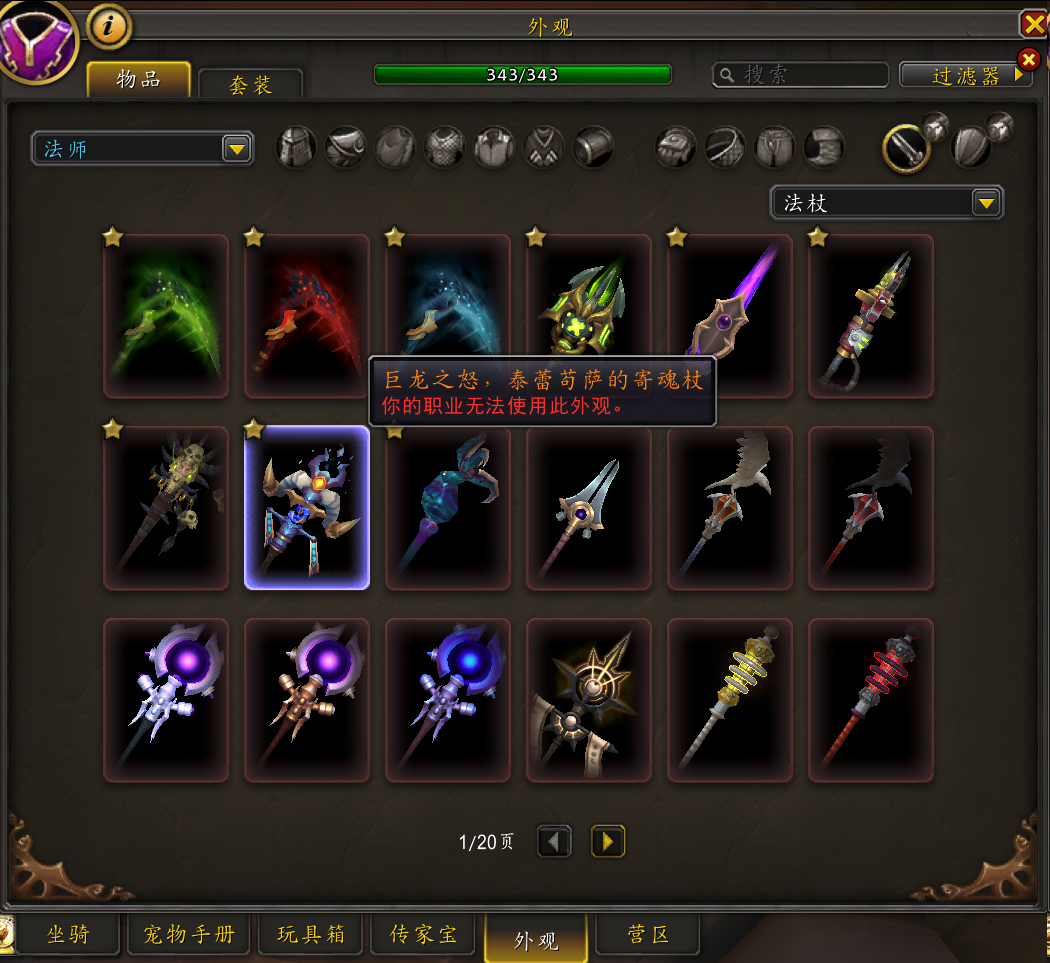1050x963 pixels.
Task: Switch to the 套装 tab
Action: 250,85
